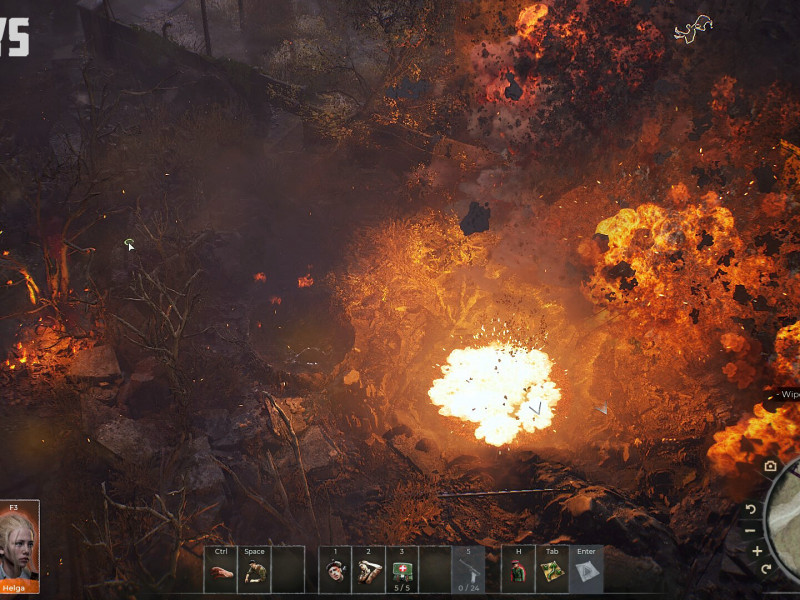The height and width of the screenshot is (600, 800).
Task: Zoom in with the minimap plus button
Action: [757, 551]
